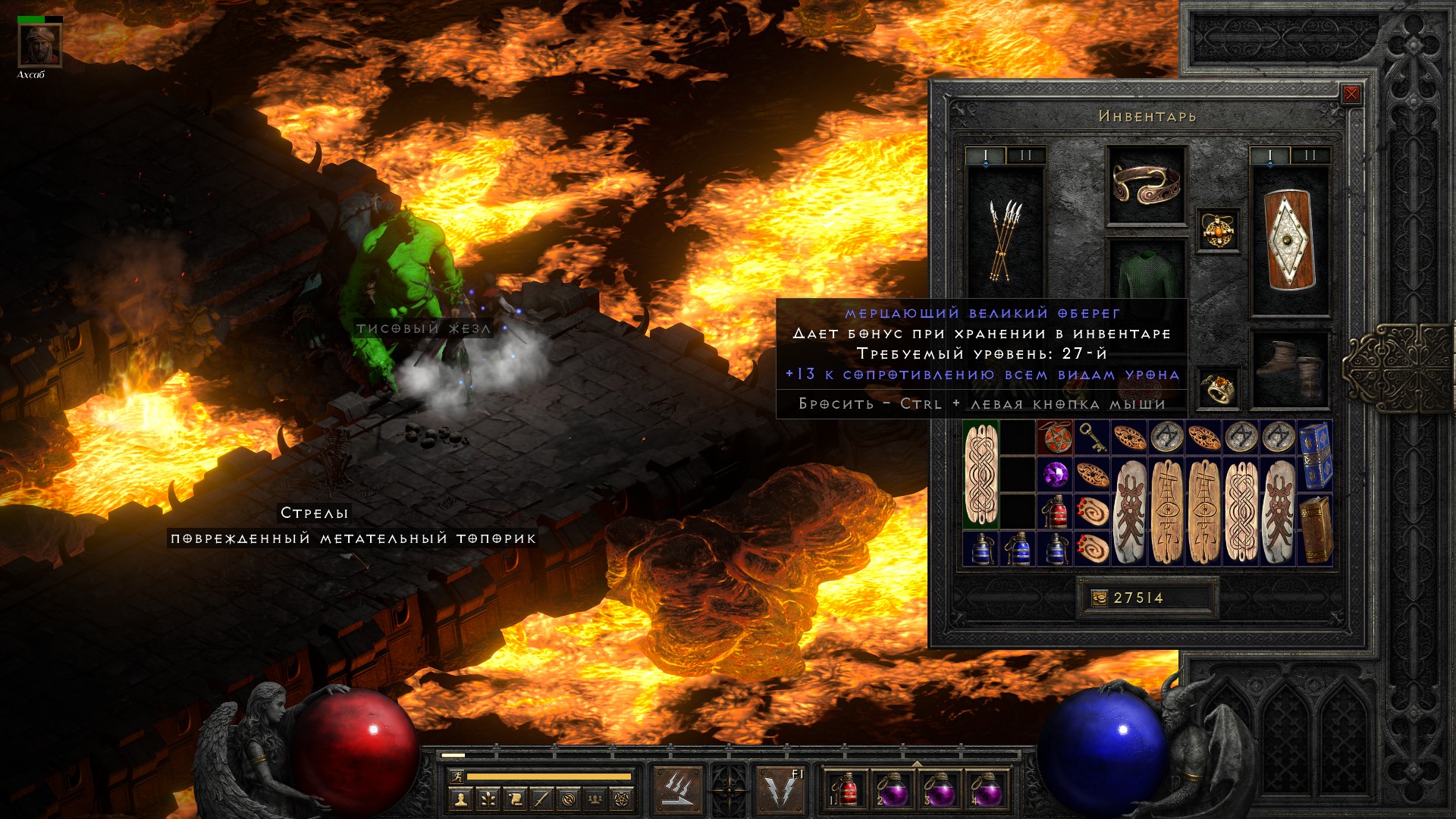Close the inventory panel with the red X
Image resolution: width=1456 pixels, height=819 pixels.
pos(1351,94)
